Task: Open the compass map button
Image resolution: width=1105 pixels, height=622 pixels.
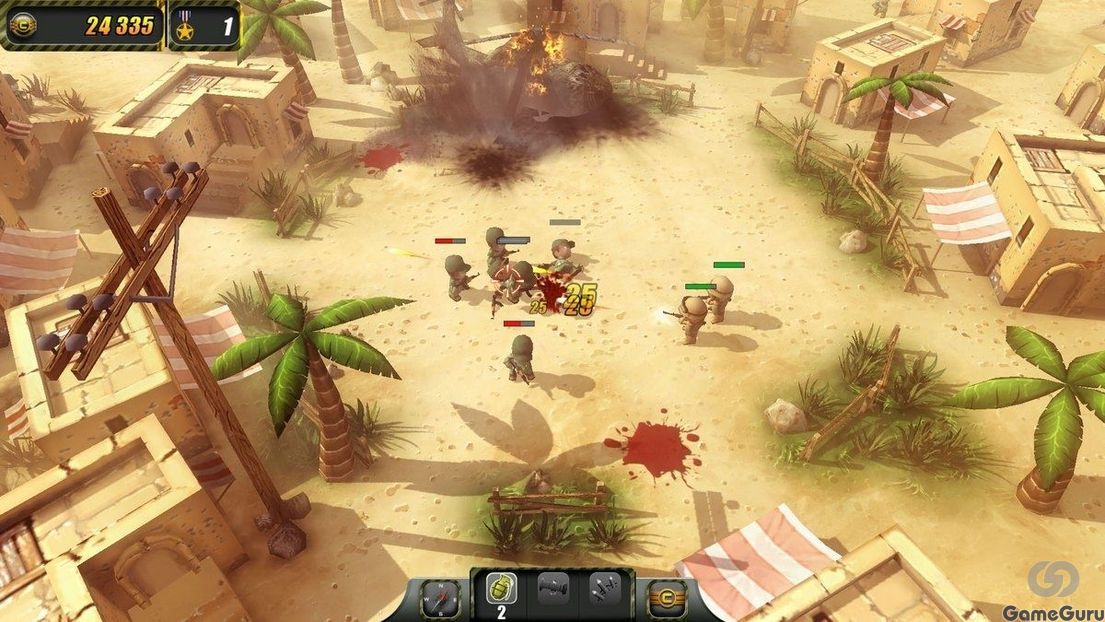Action: tap(439, 598)
